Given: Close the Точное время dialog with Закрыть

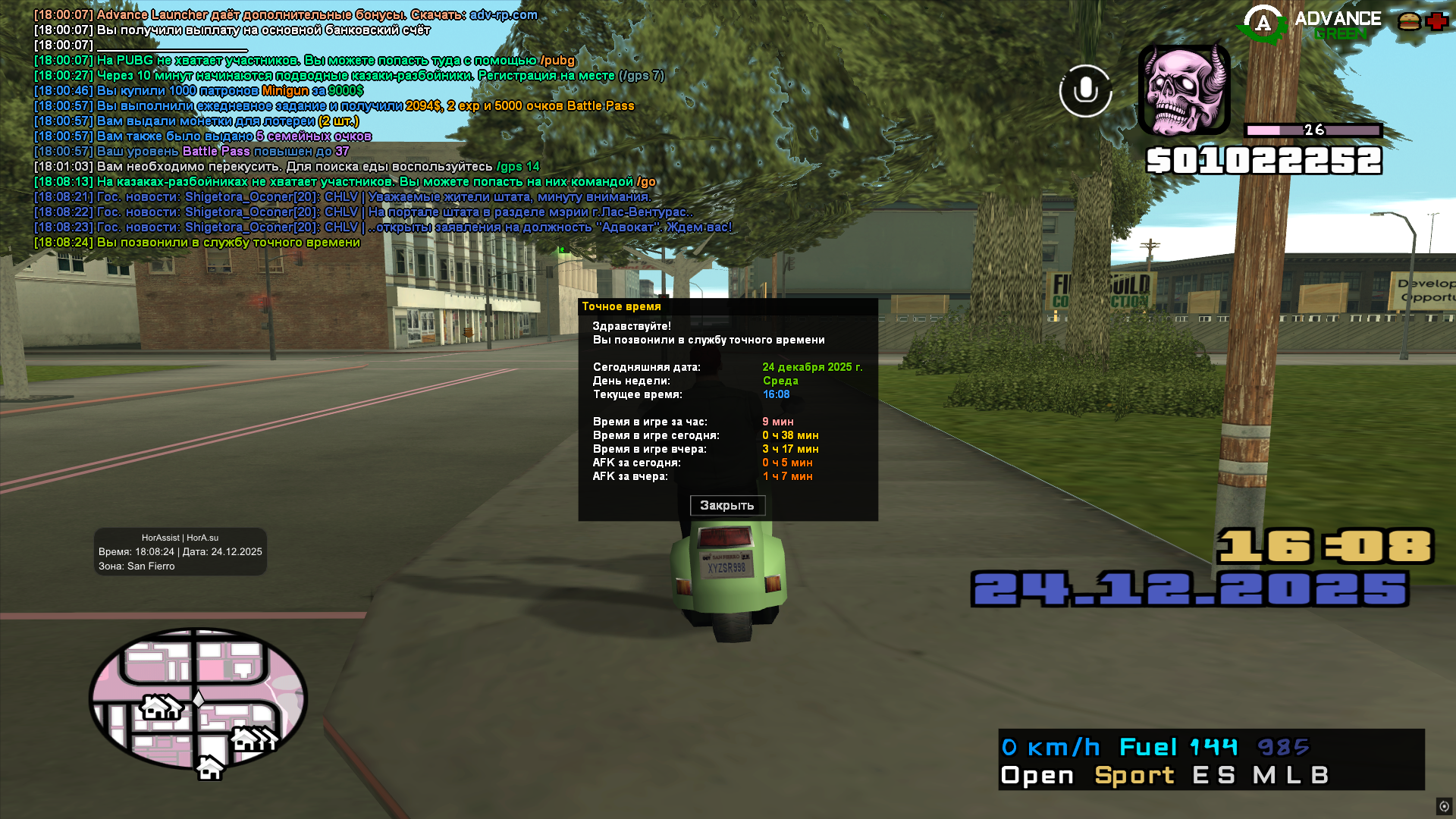Looking at the screenshot, I should tap(727, 506).
